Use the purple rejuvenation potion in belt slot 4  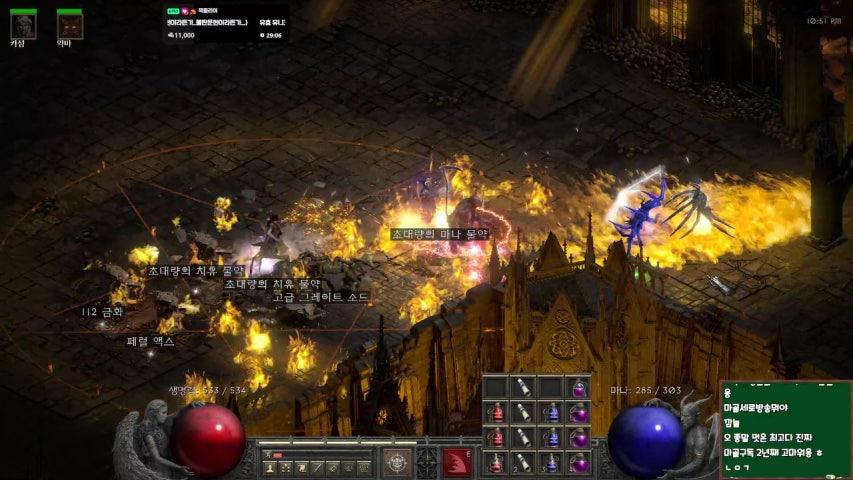point(577,463)
